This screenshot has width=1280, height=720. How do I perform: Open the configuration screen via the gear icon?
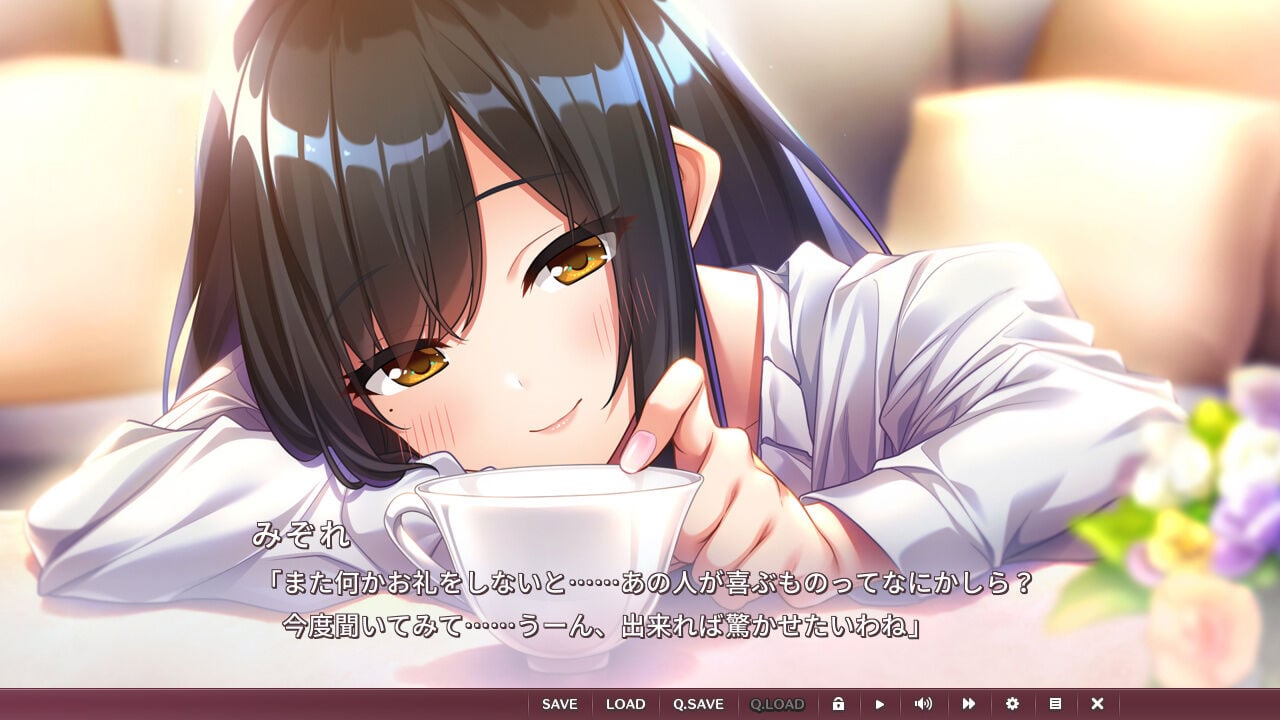pos(1013,703)
